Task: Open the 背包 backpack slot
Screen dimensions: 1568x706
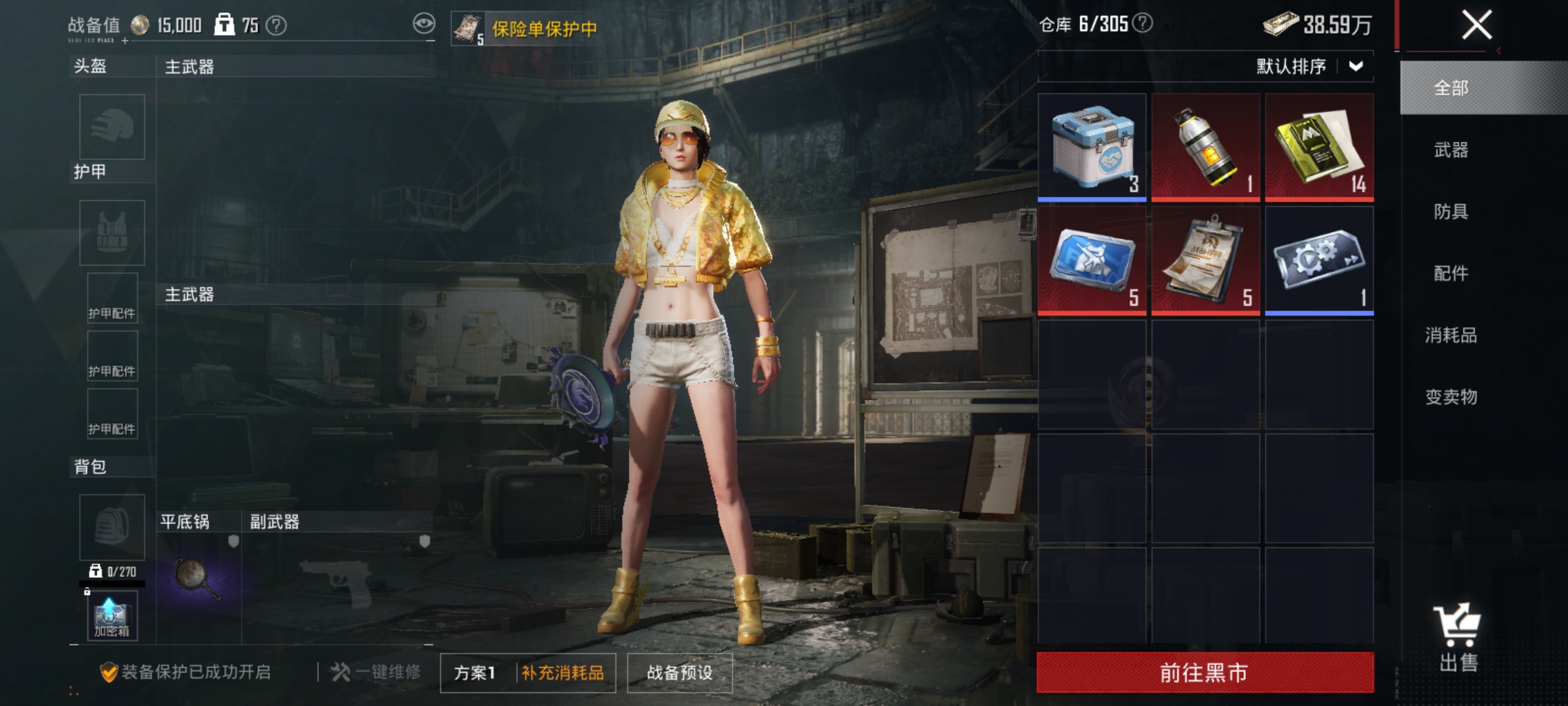Action: 111,526
